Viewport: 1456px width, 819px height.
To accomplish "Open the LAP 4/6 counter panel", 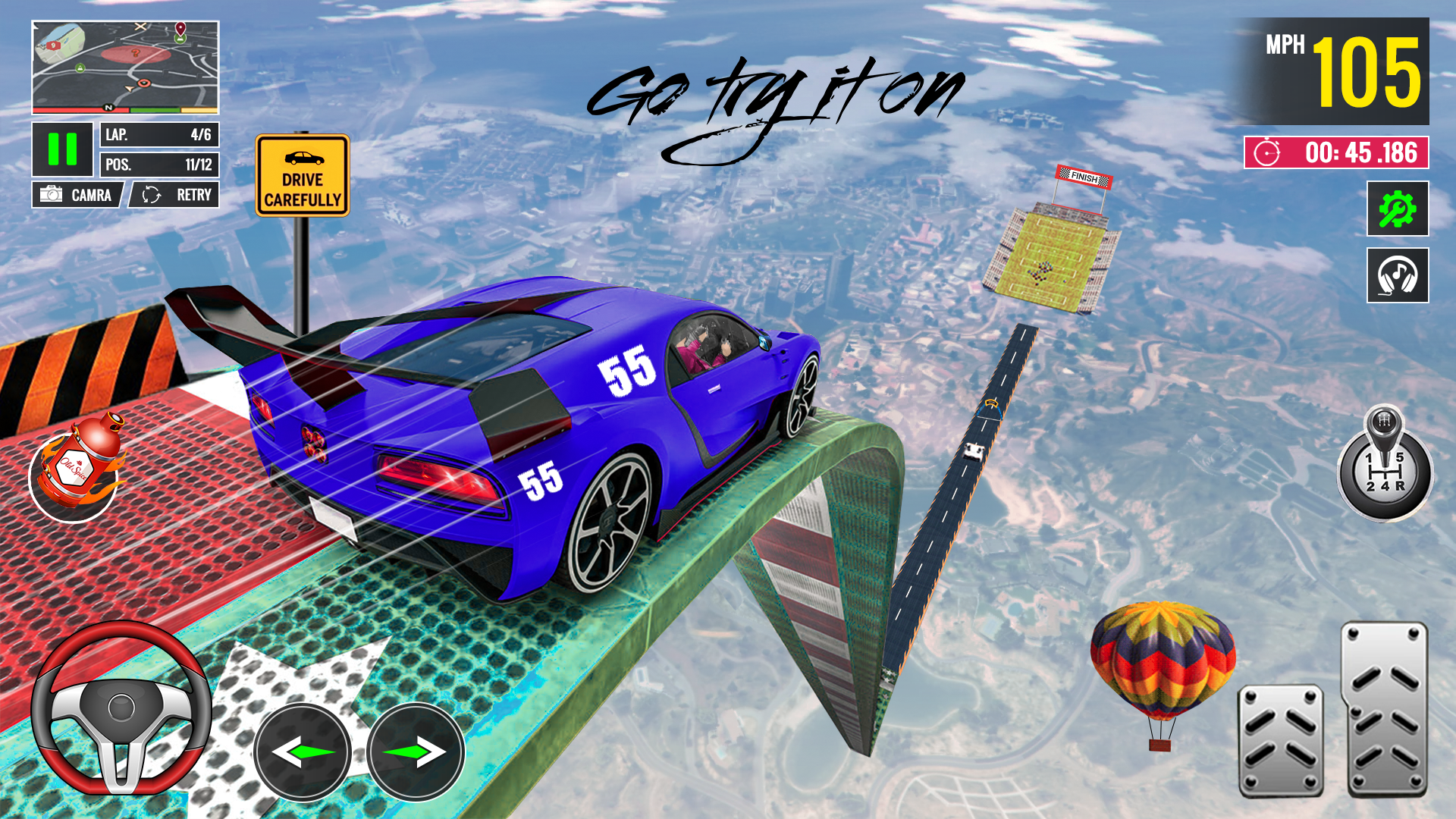I will point(158,135).
